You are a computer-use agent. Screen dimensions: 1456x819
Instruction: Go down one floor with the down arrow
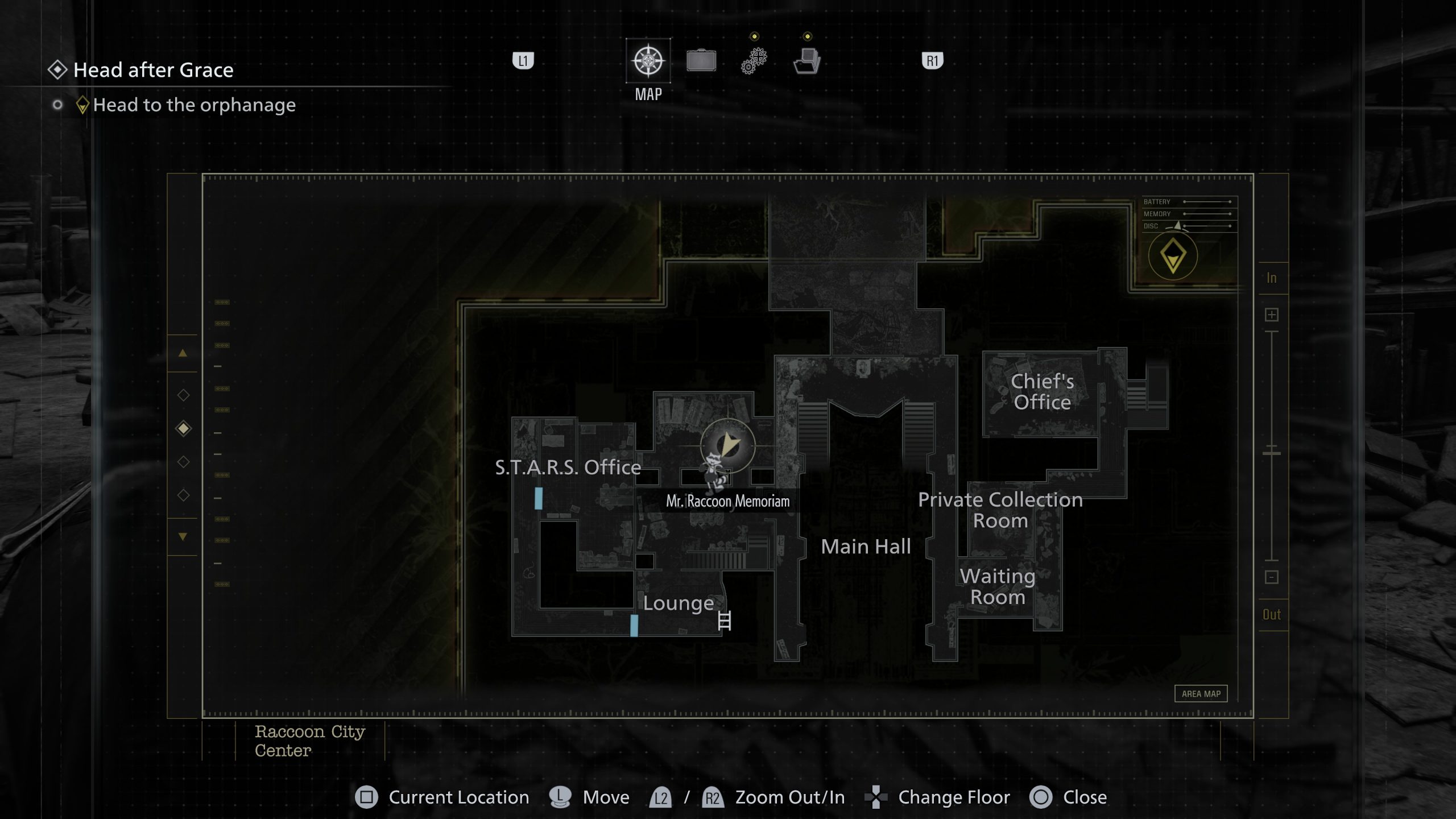coord(183,536)
